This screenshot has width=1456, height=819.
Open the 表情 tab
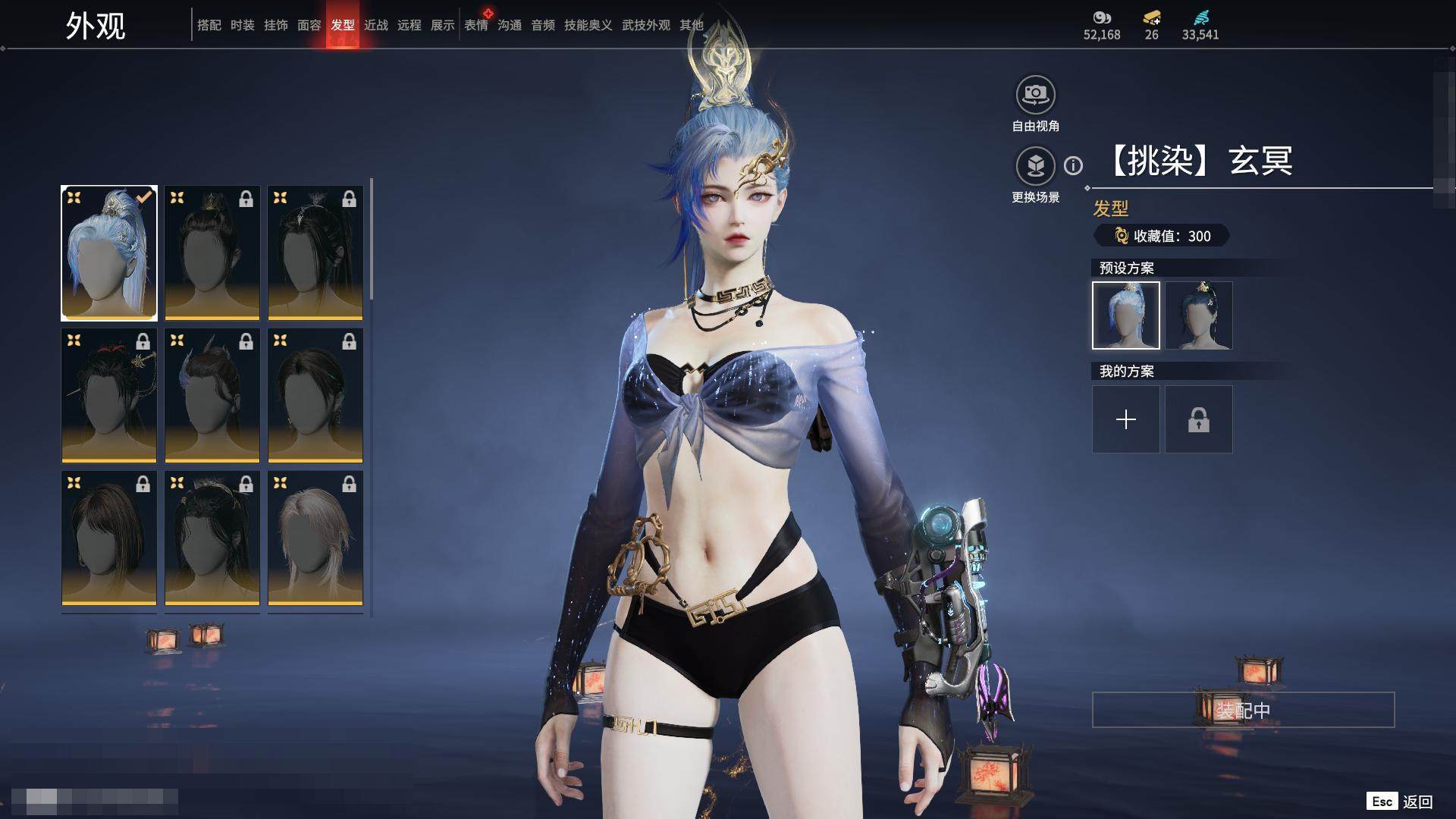[x=476, y=25]
